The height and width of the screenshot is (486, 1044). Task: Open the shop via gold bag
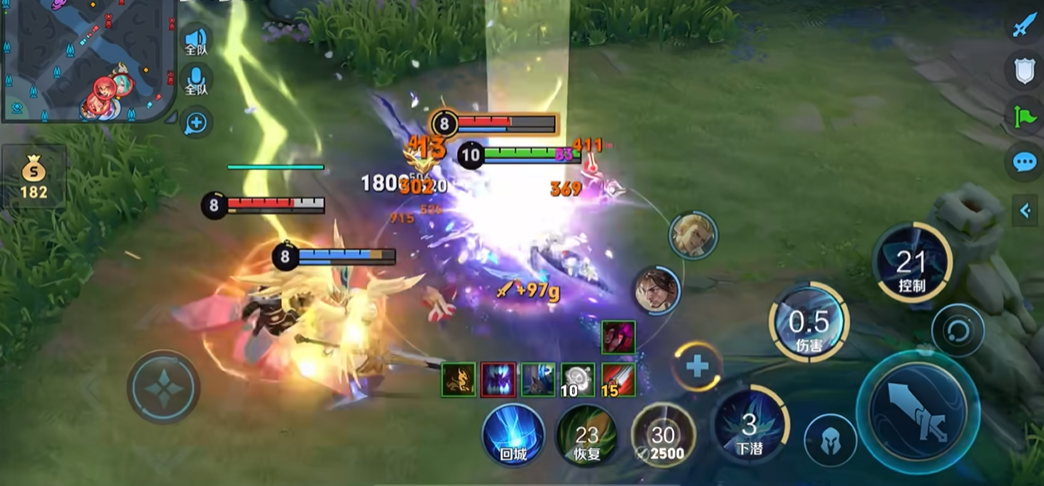pos(34,177)
